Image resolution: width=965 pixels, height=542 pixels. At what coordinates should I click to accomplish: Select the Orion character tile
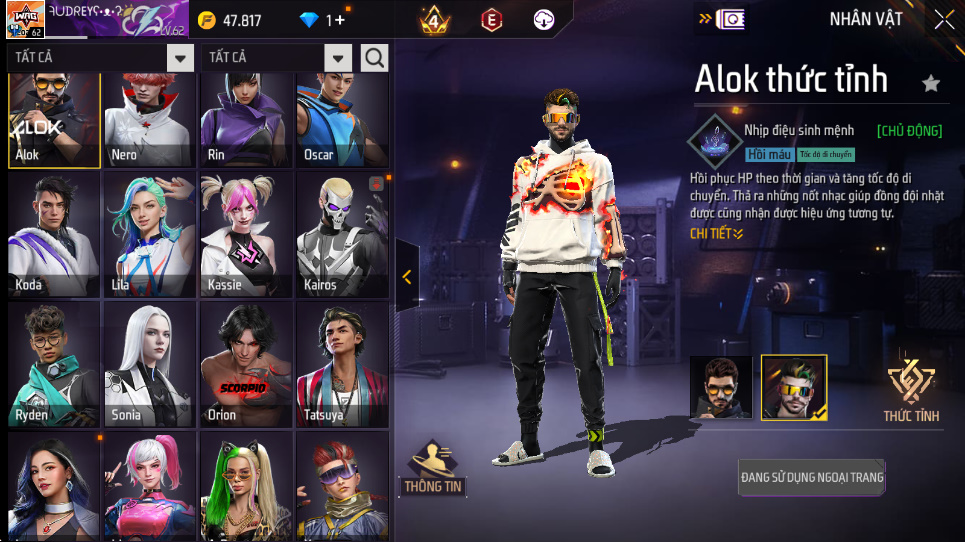244,366
